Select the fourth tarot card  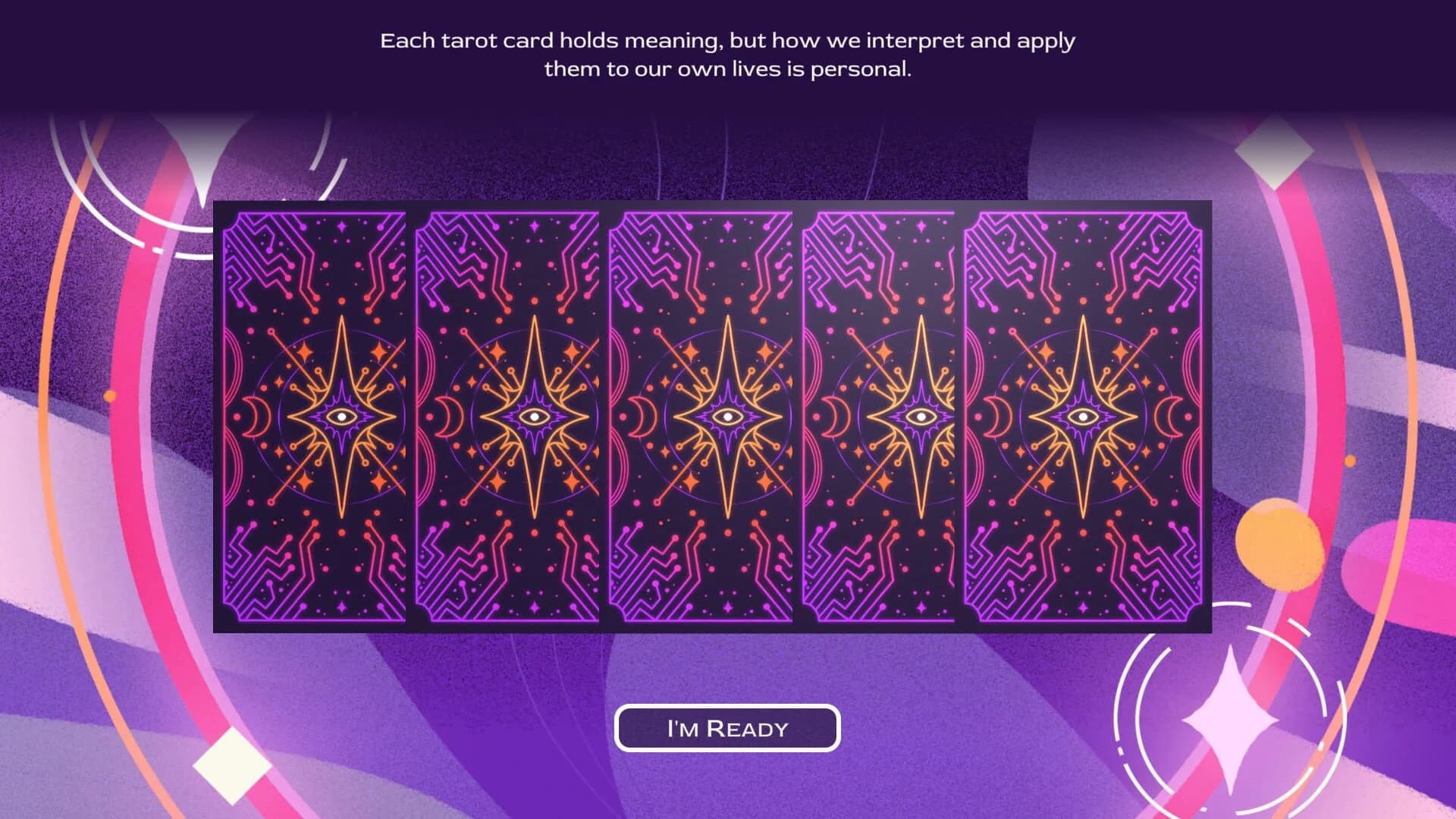[883, 417]
